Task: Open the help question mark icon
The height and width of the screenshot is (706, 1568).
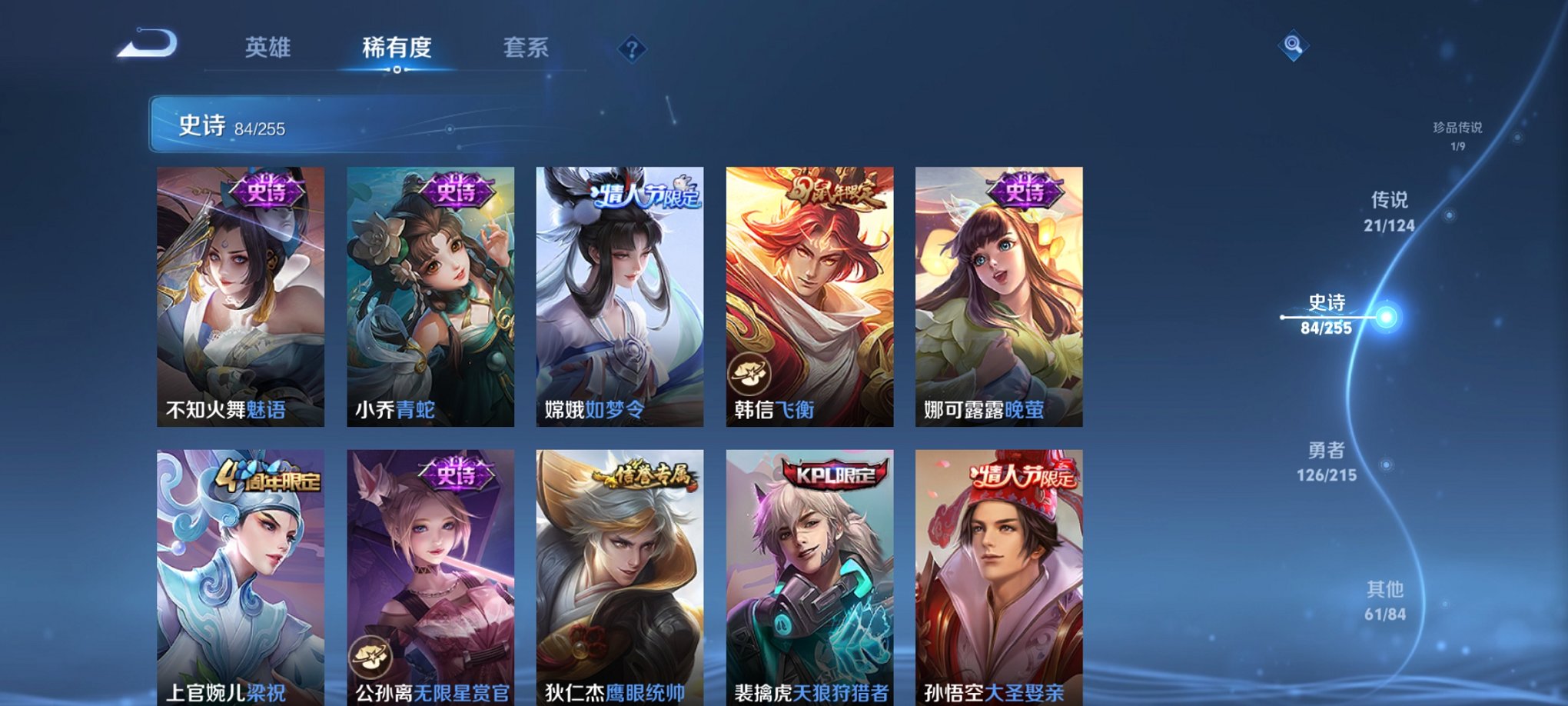Action: click(x=632, y=49)
